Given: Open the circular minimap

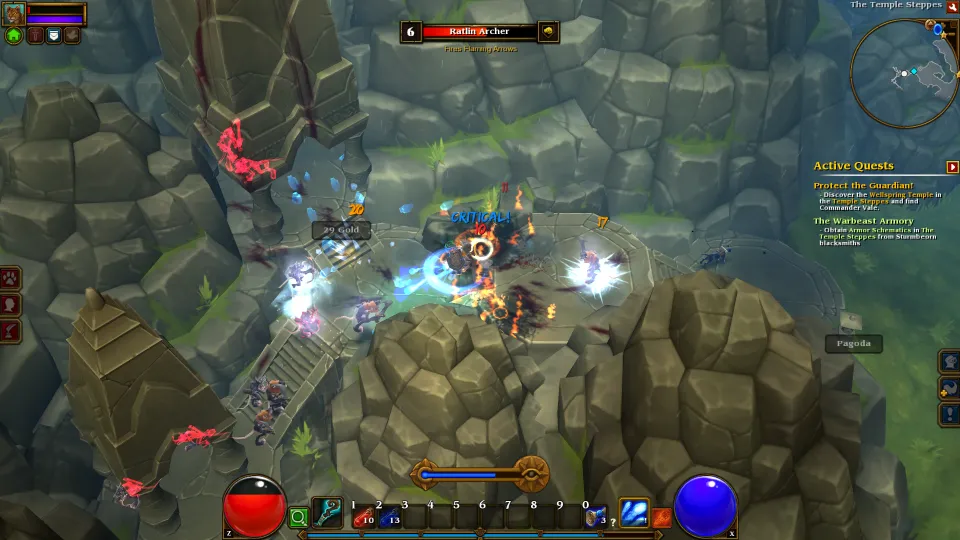Looking at the screenshot, I should click(903, 72).
